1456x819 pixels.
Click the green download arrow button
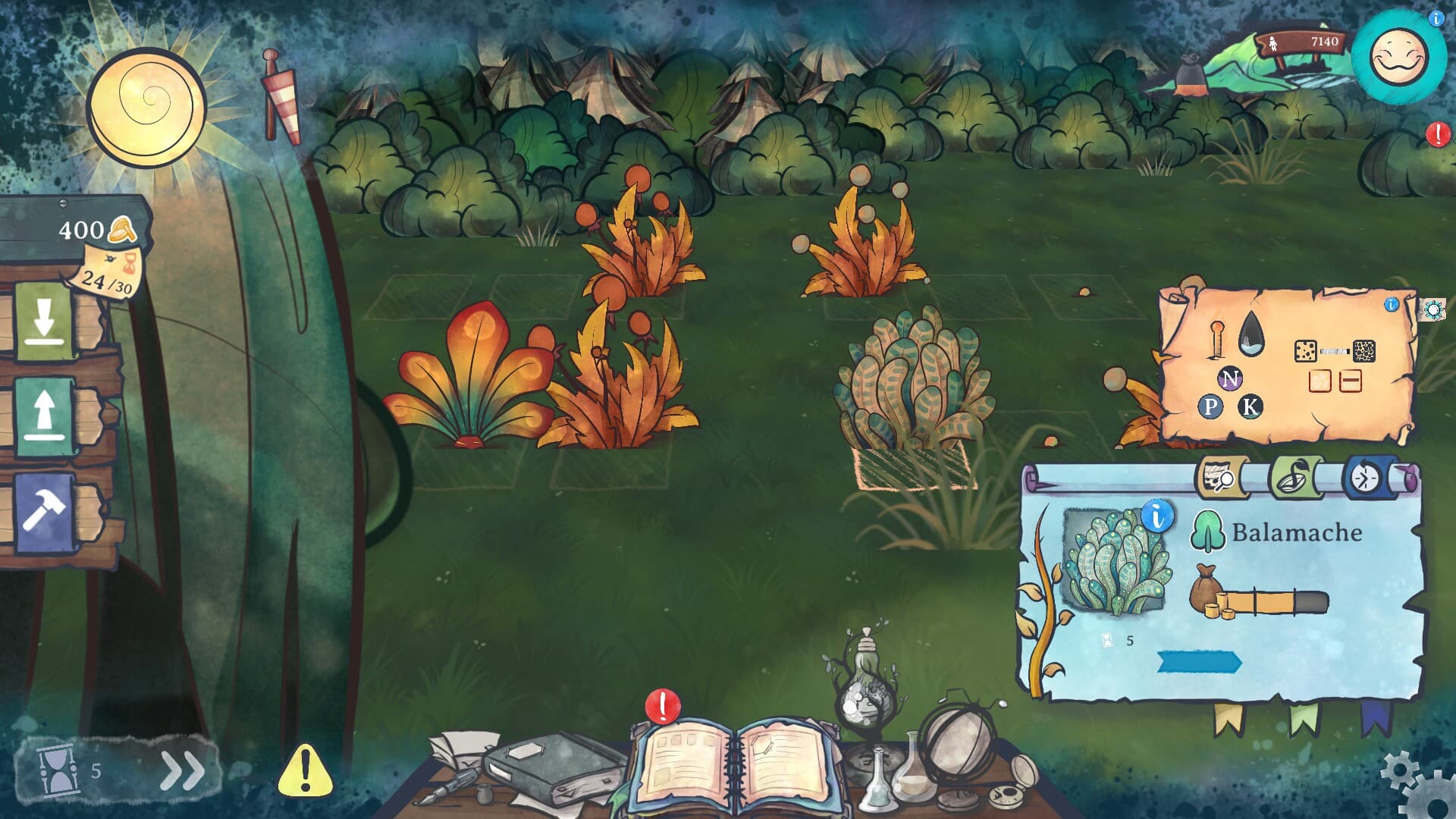tap(44, 322)
